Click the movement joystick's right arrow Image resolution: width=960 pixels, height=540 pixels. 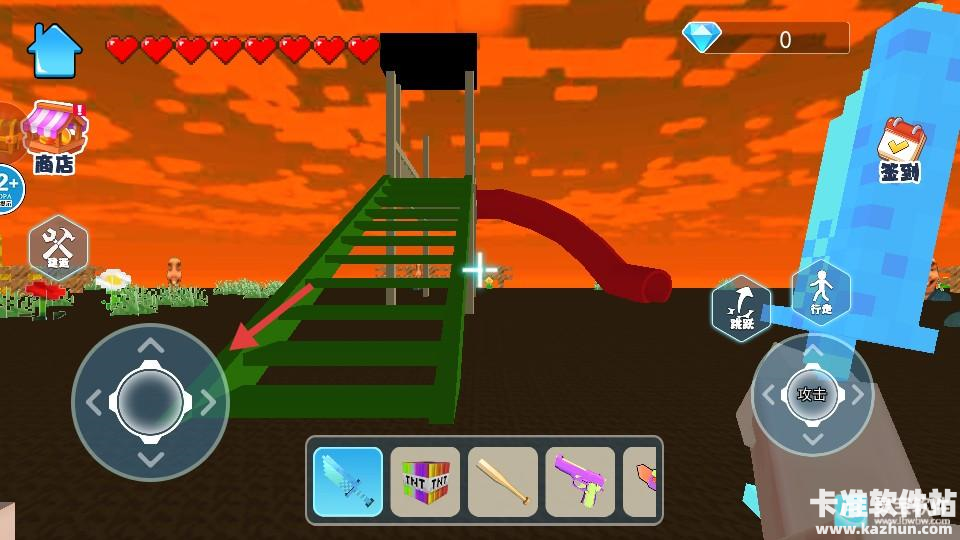(x=207, y=402)
